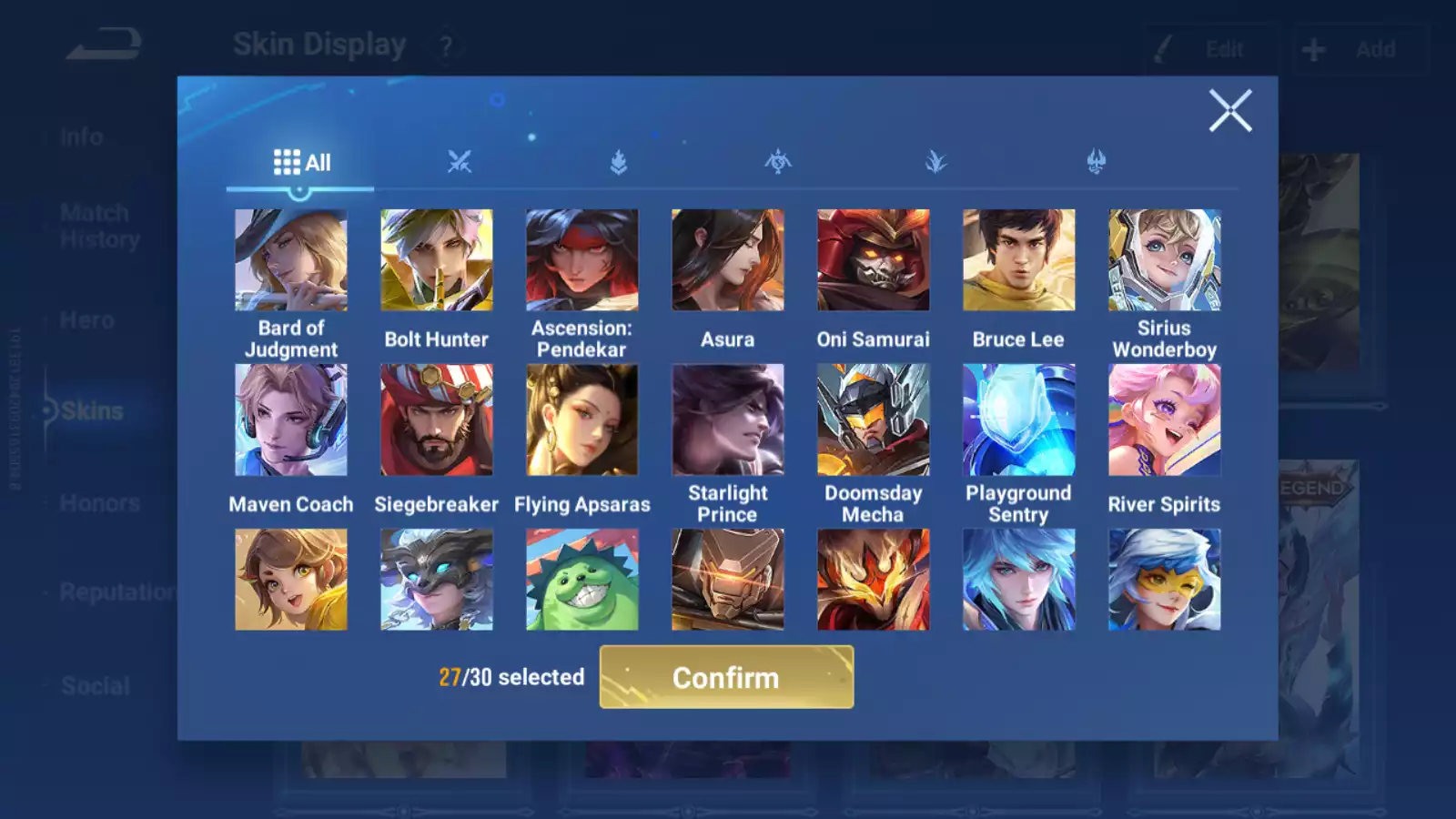Choose the Oni Samurai skin
The height and width of the screenshot is (819, 1456).
pyautogui.click(x=874, y=260)
